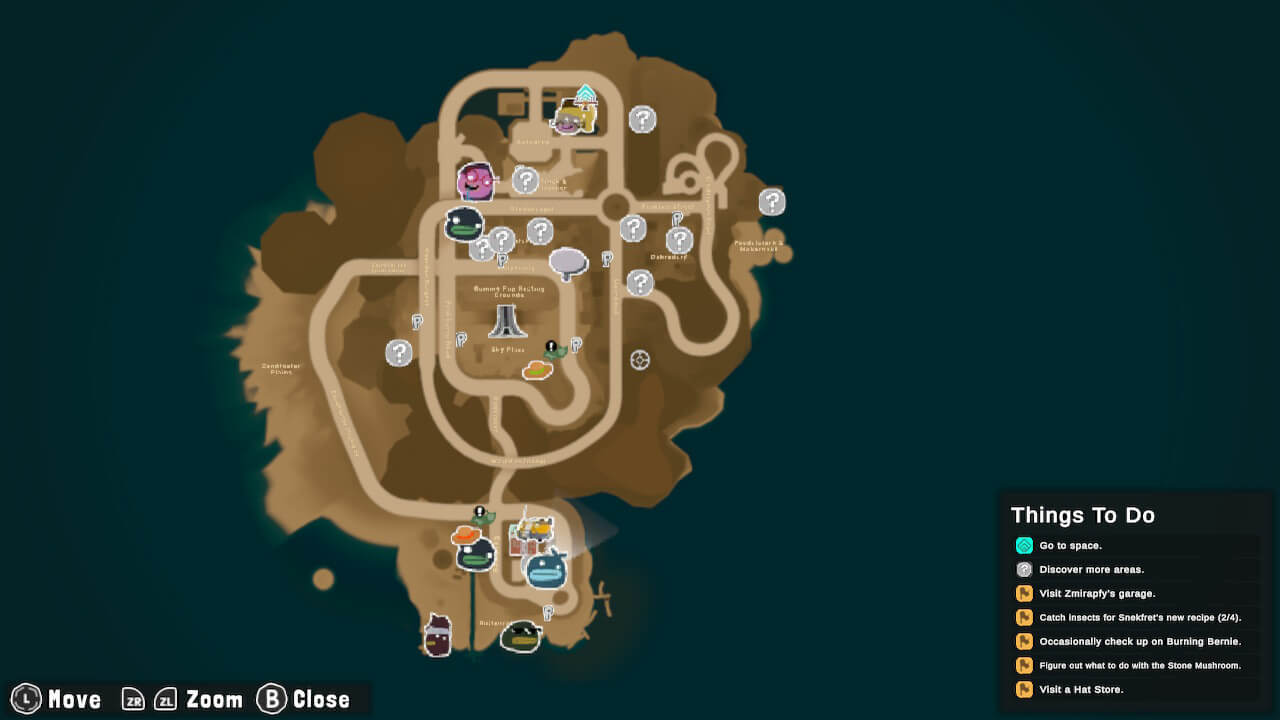Click the question mark marker at top right
This screenshot has height=720, width=1280.
[x=772, y=202]
